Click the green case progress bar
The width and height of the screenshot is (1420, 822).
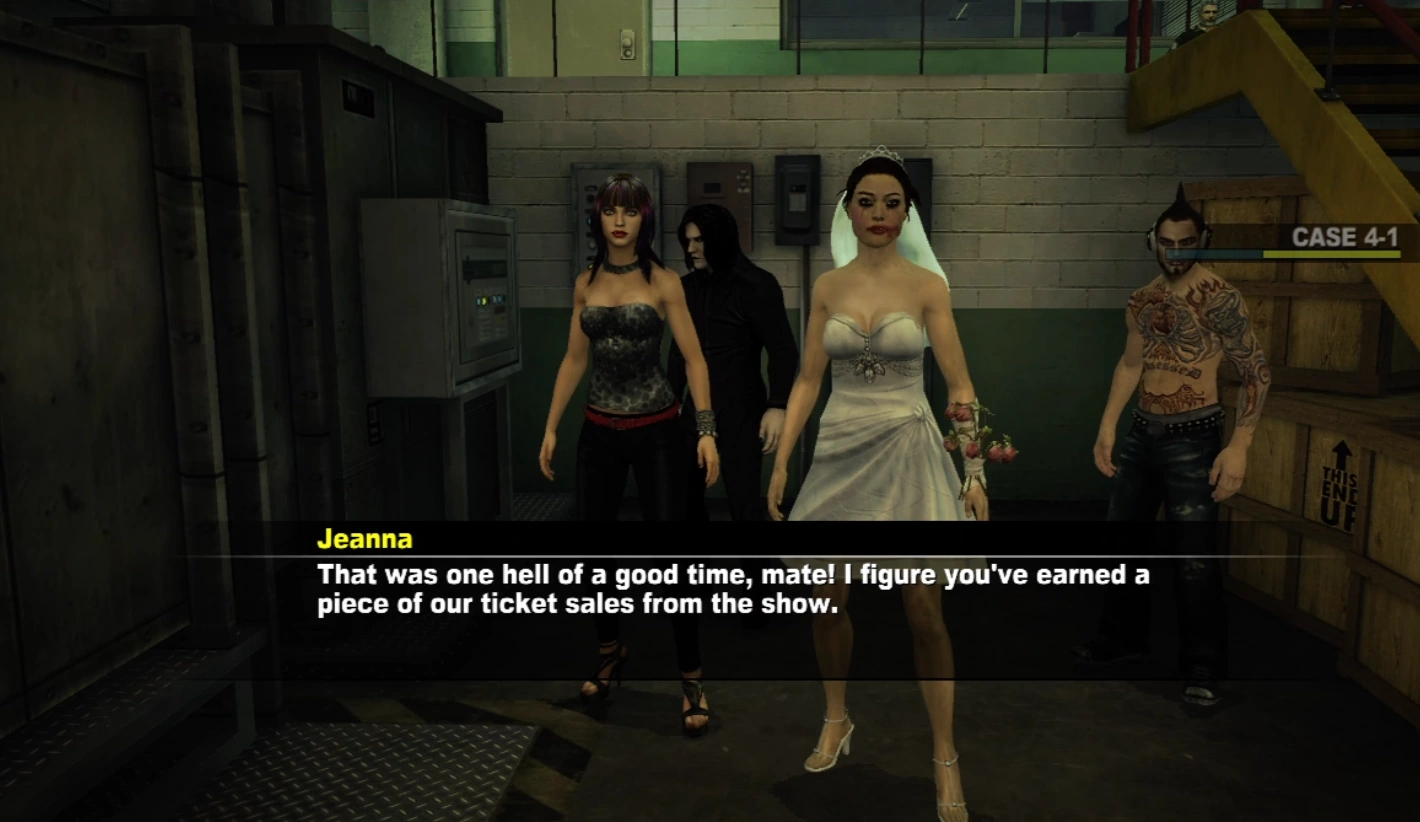pyautogui.click(x=1330, y=254)
